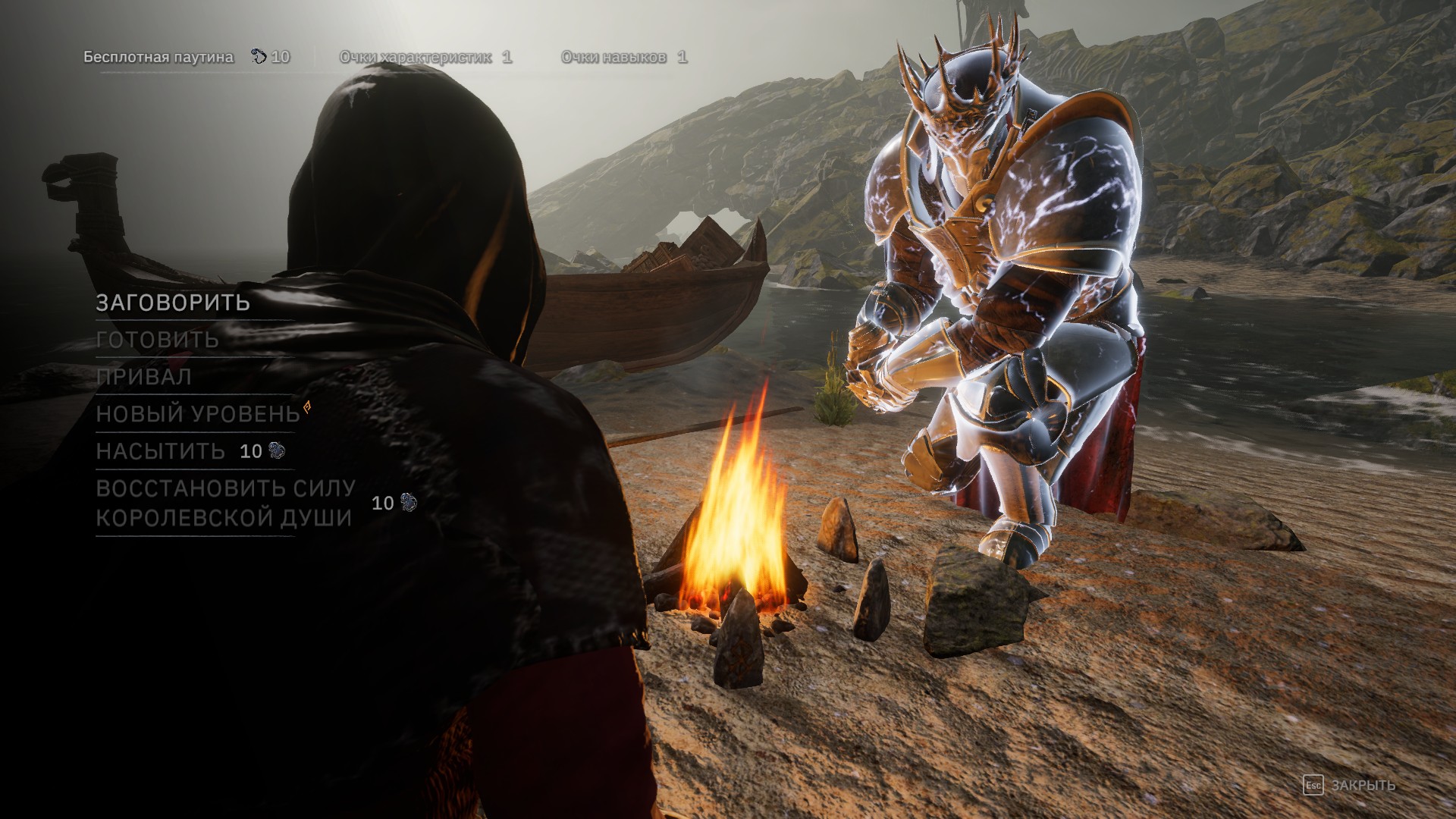Open the НОВЫЙ УРОВЕНЬ level-up menu
The height and width of the screenshot is (819, 1456).
(x=198, y=414)
